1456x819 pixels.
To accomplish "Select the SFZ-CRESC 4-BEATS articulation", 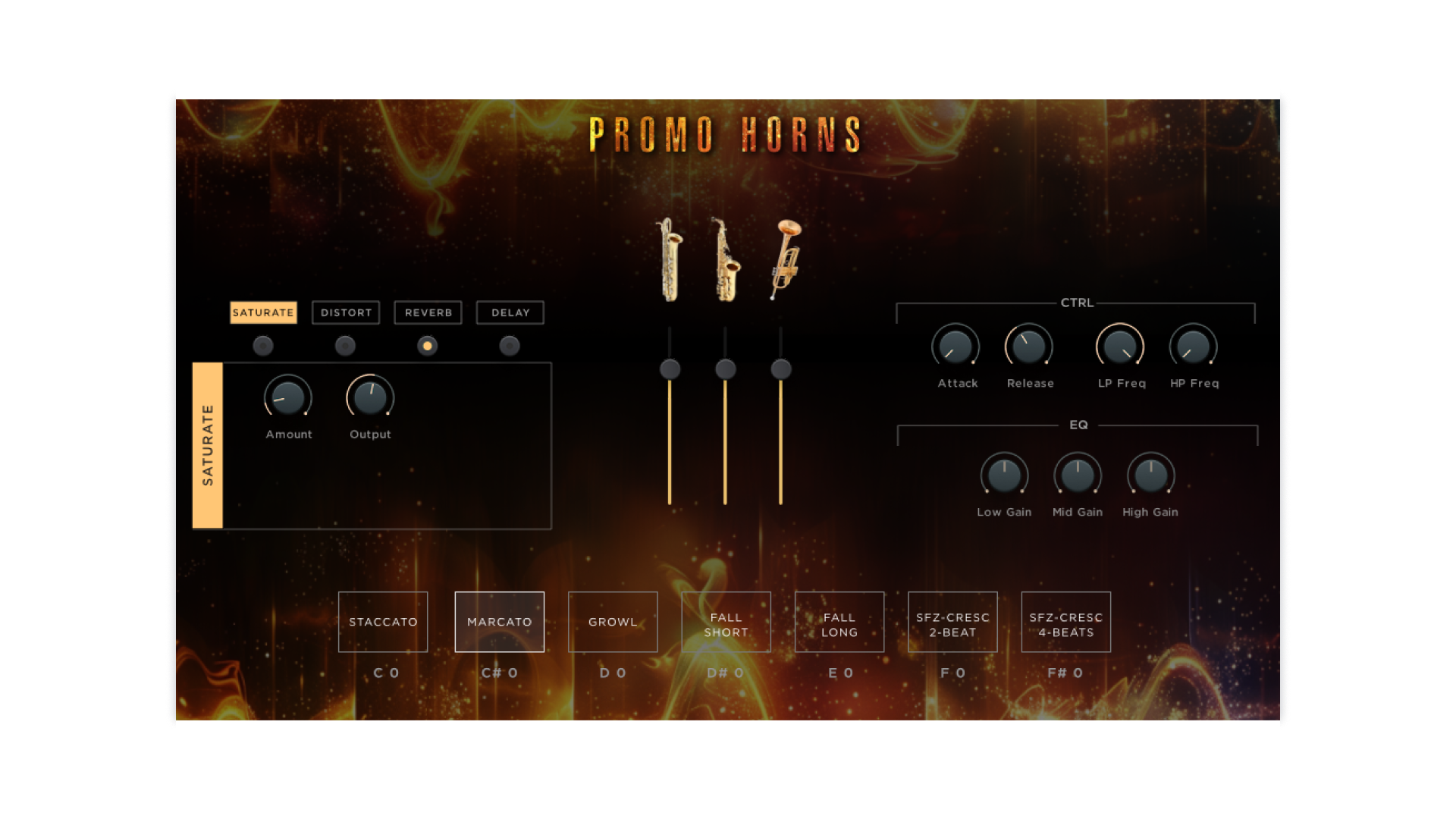I will point(1065,621).
